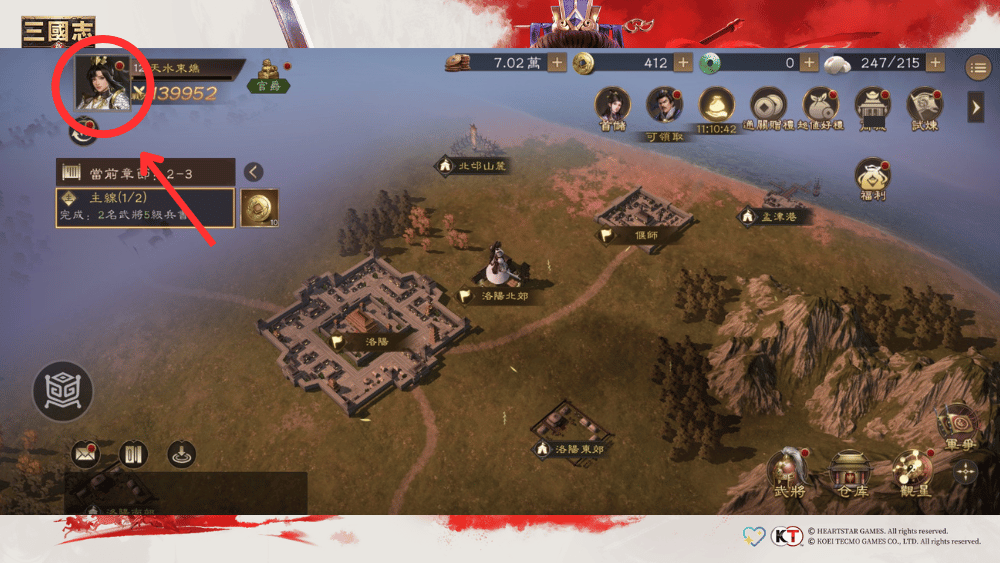Image resolution: width=1000 pixels, height=563 pixels.
Task: Claim the 可領取 general reward
Action: tap(663, 107)
